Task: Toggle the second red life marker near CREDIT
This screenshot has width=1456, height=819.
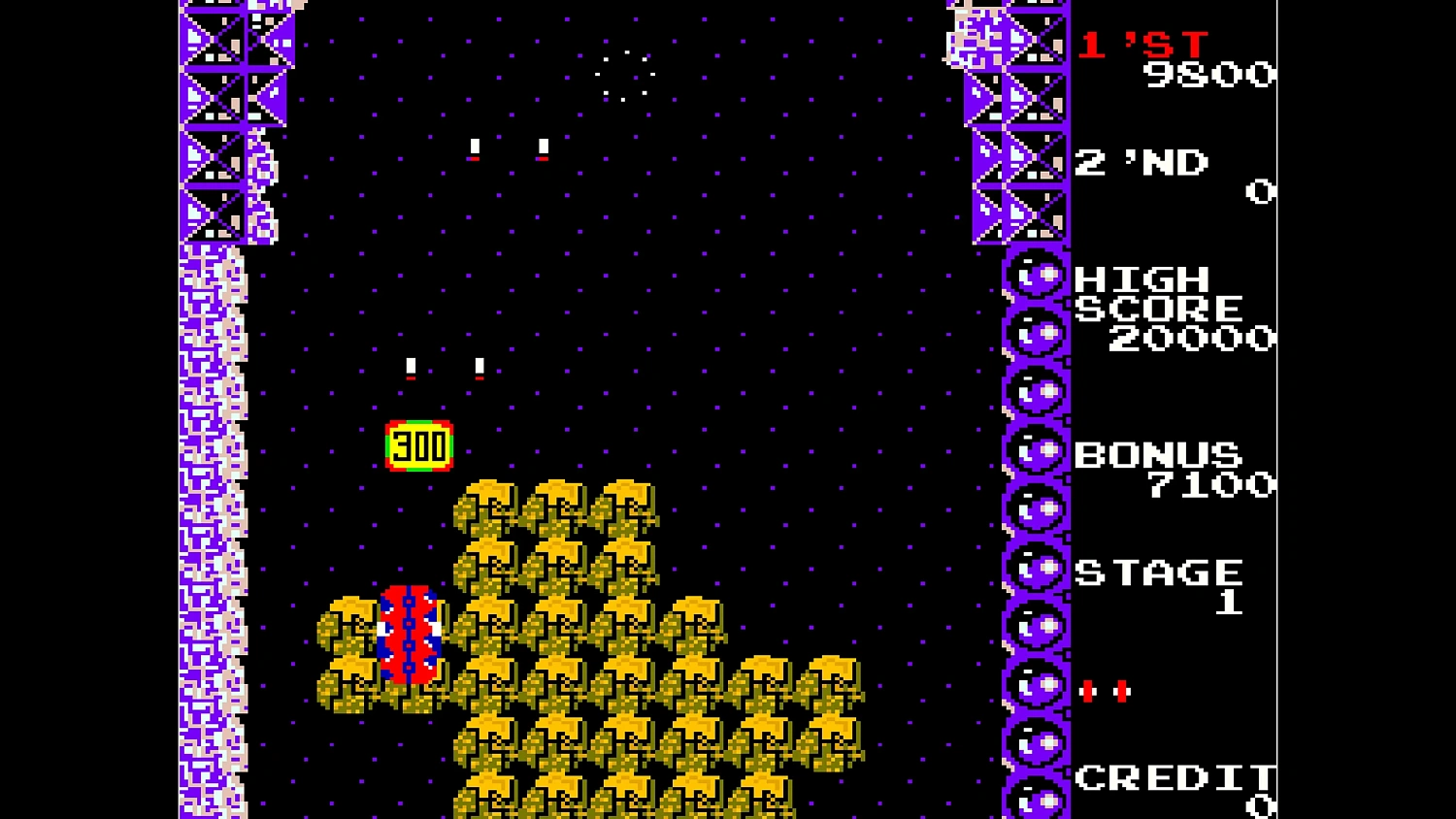Action: point(1121,691)
